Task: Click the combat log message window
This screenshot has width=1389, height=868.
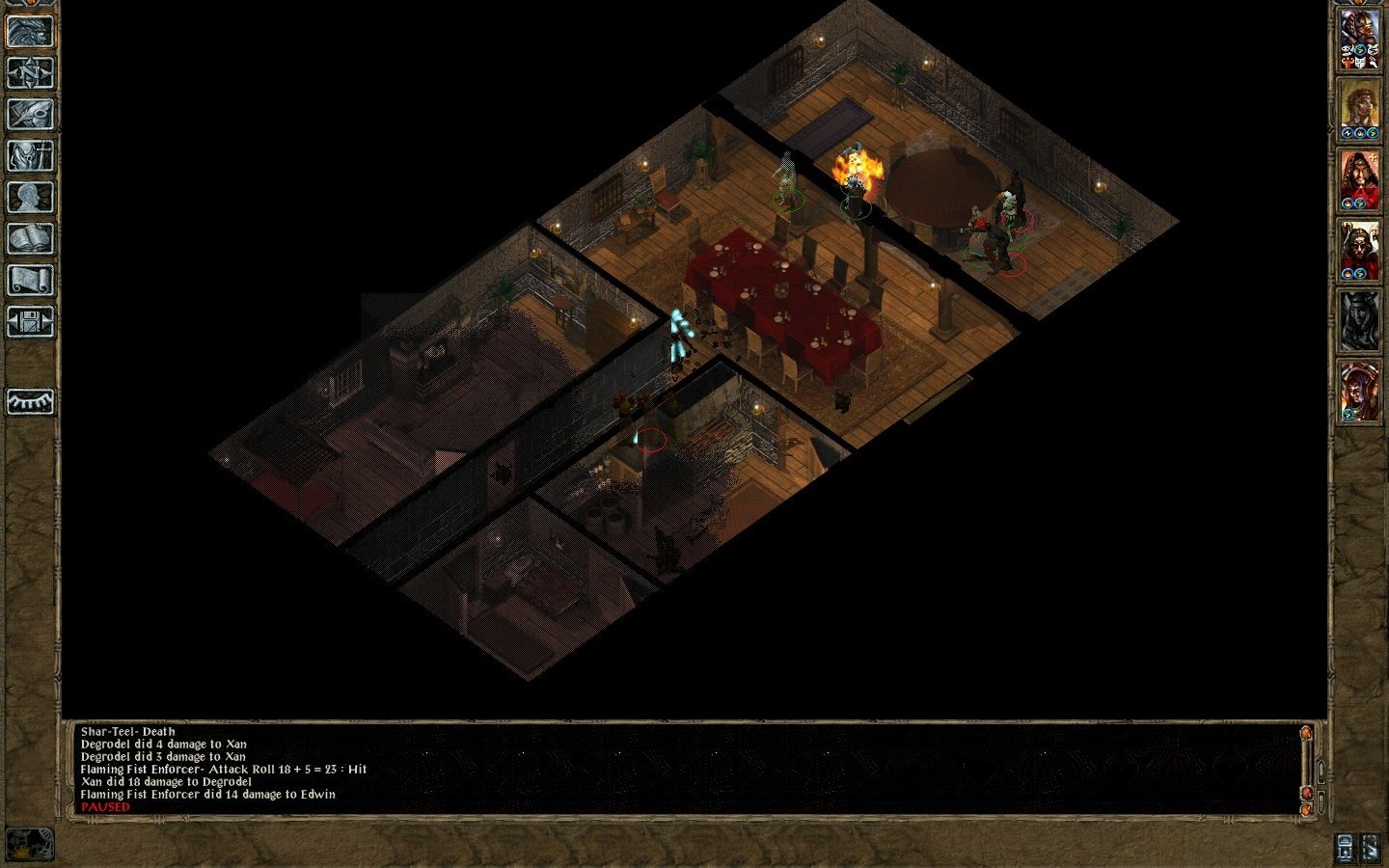Action: (x=675, y=769)
